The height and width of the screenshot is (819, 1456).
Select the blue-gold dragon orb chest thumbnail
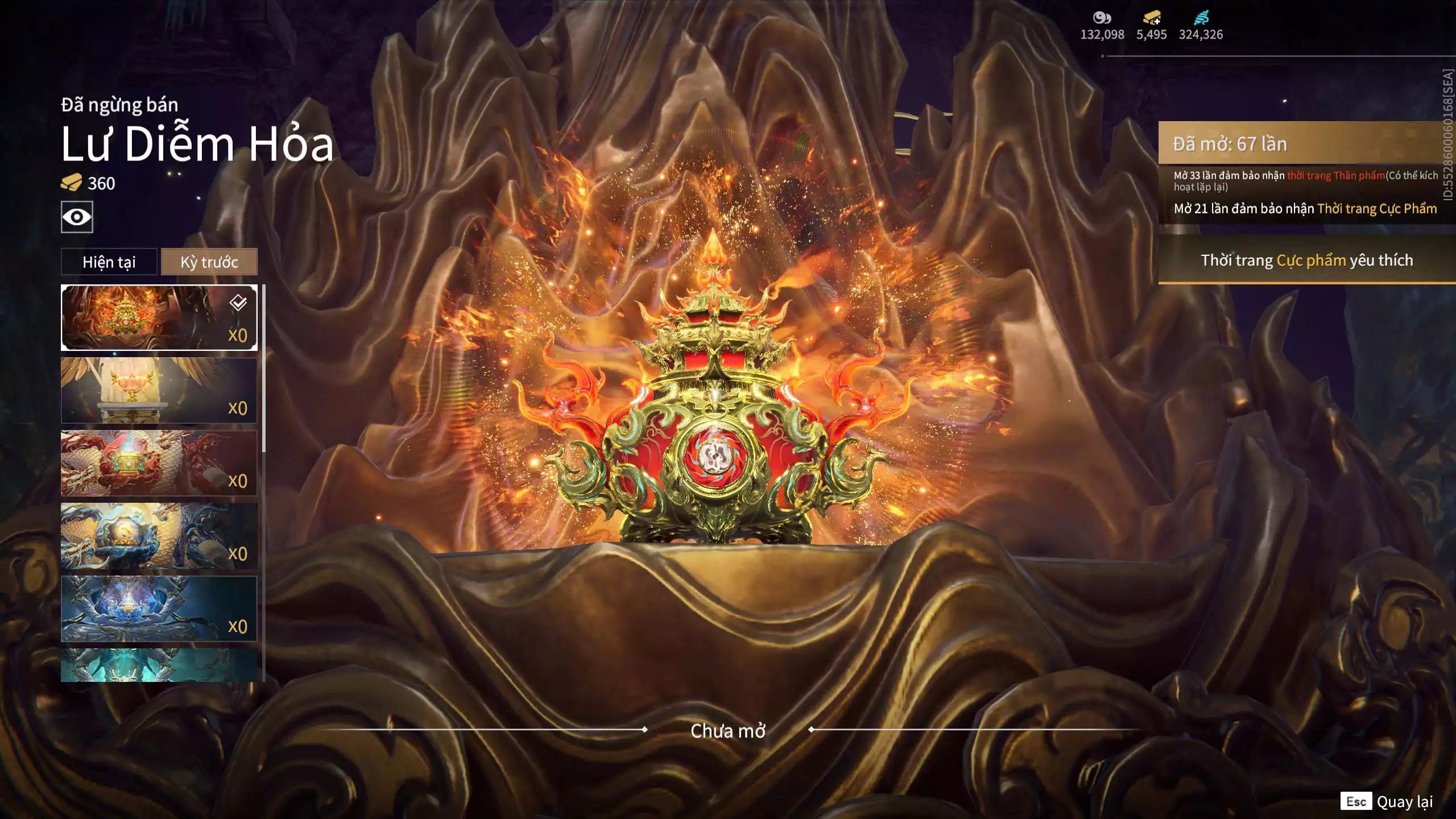tap(159, 536)
